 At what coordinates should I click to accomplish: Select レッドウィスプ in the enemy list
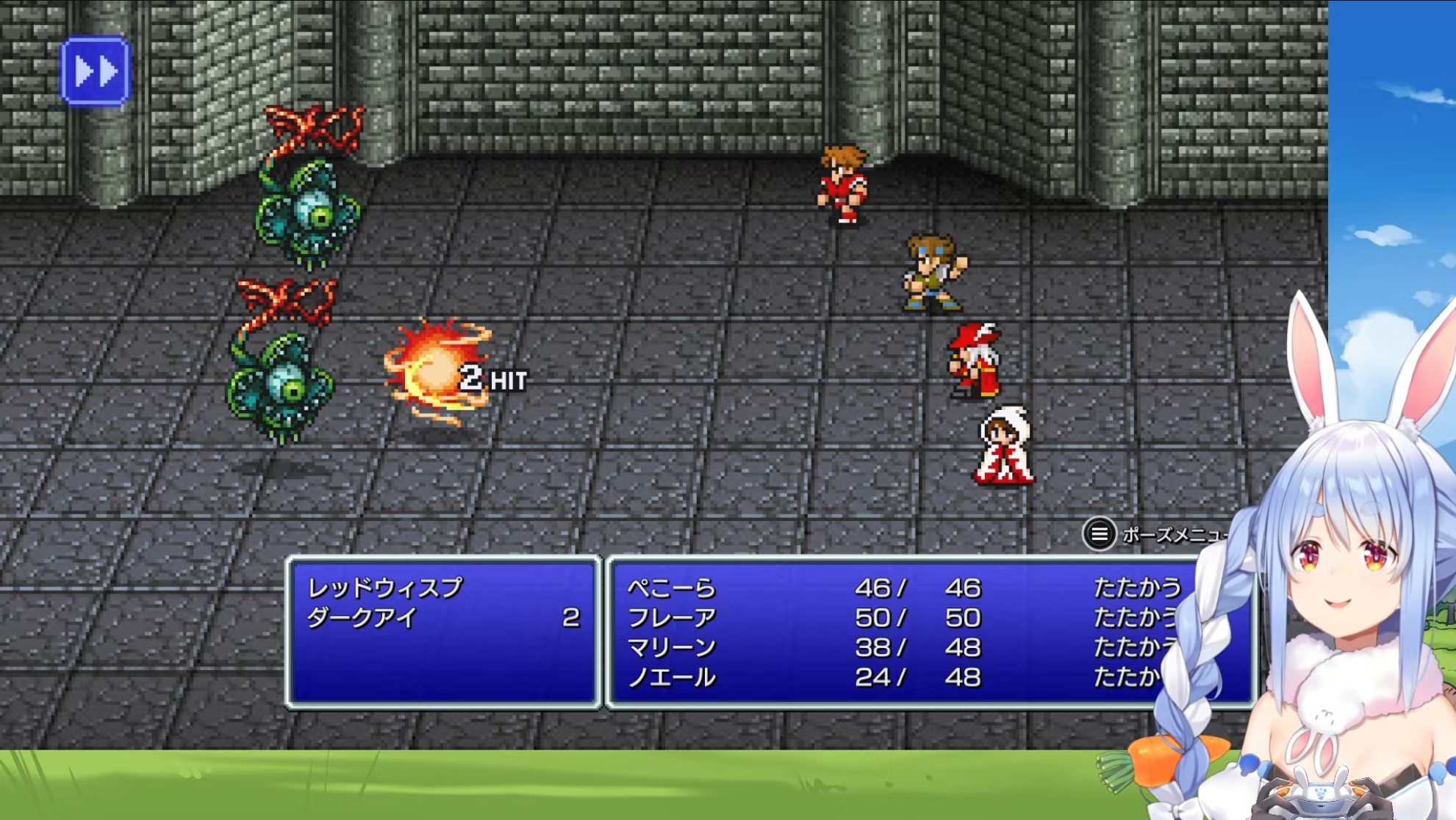pyautogui.click(x=384, y=588)
